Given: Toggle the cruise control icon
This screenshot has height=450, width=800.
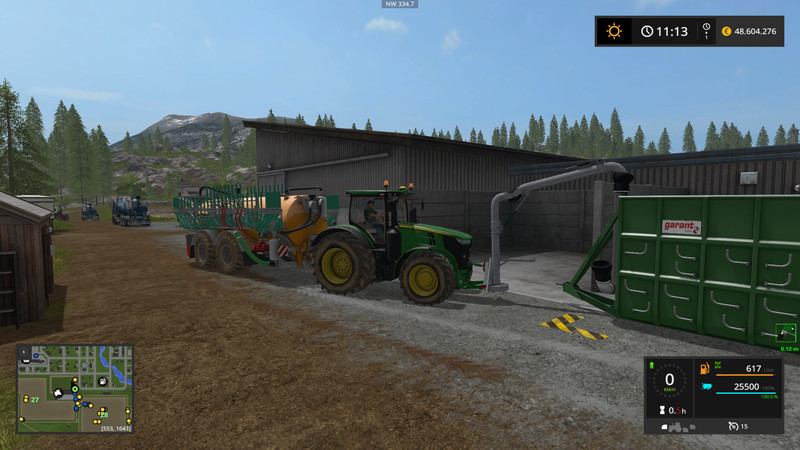Looking at the screenshot, I should tap(733, 426).
